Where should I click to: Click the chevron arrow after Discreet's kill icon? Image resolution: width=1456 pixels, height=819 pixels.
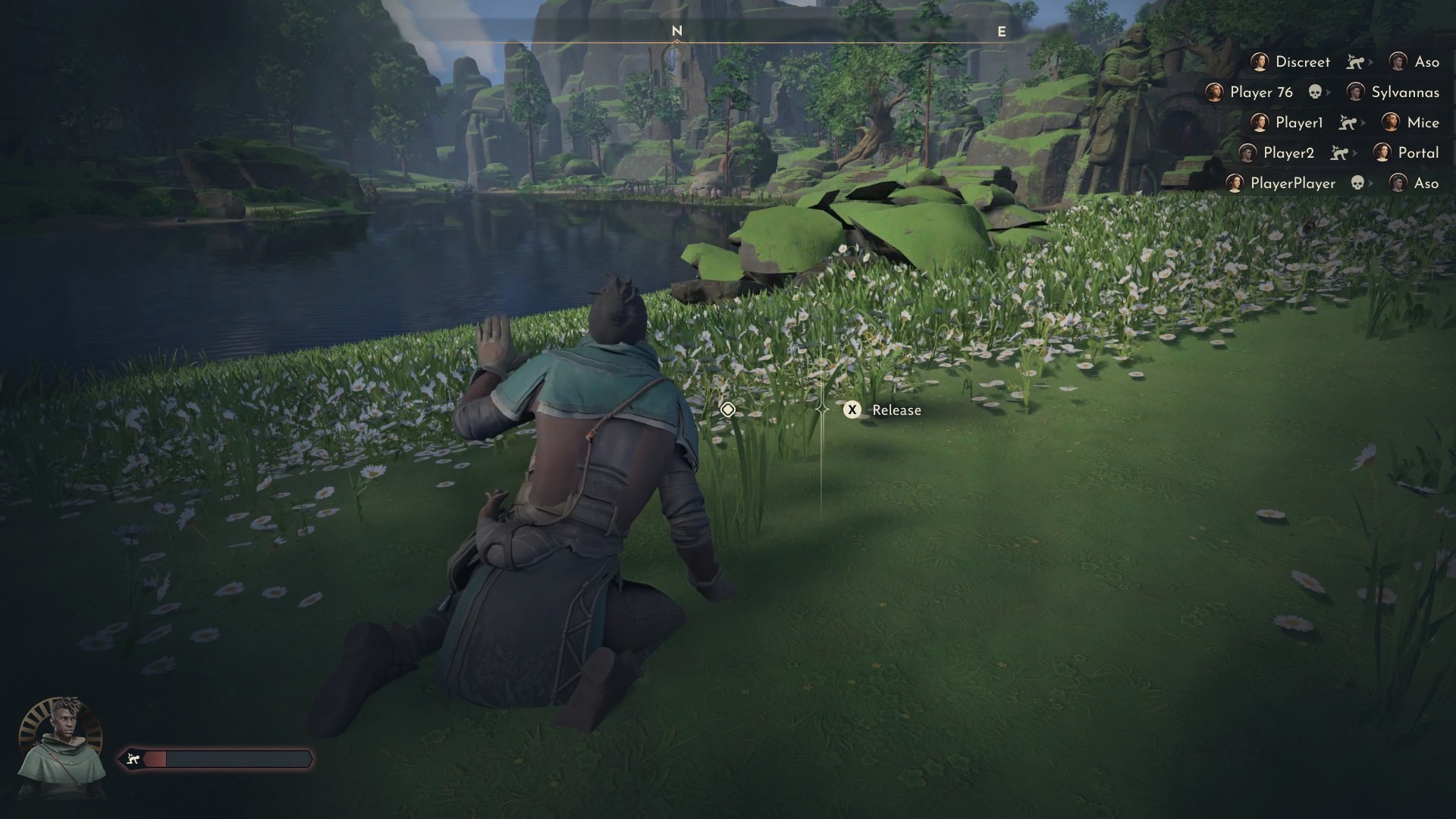point(1369,62)
